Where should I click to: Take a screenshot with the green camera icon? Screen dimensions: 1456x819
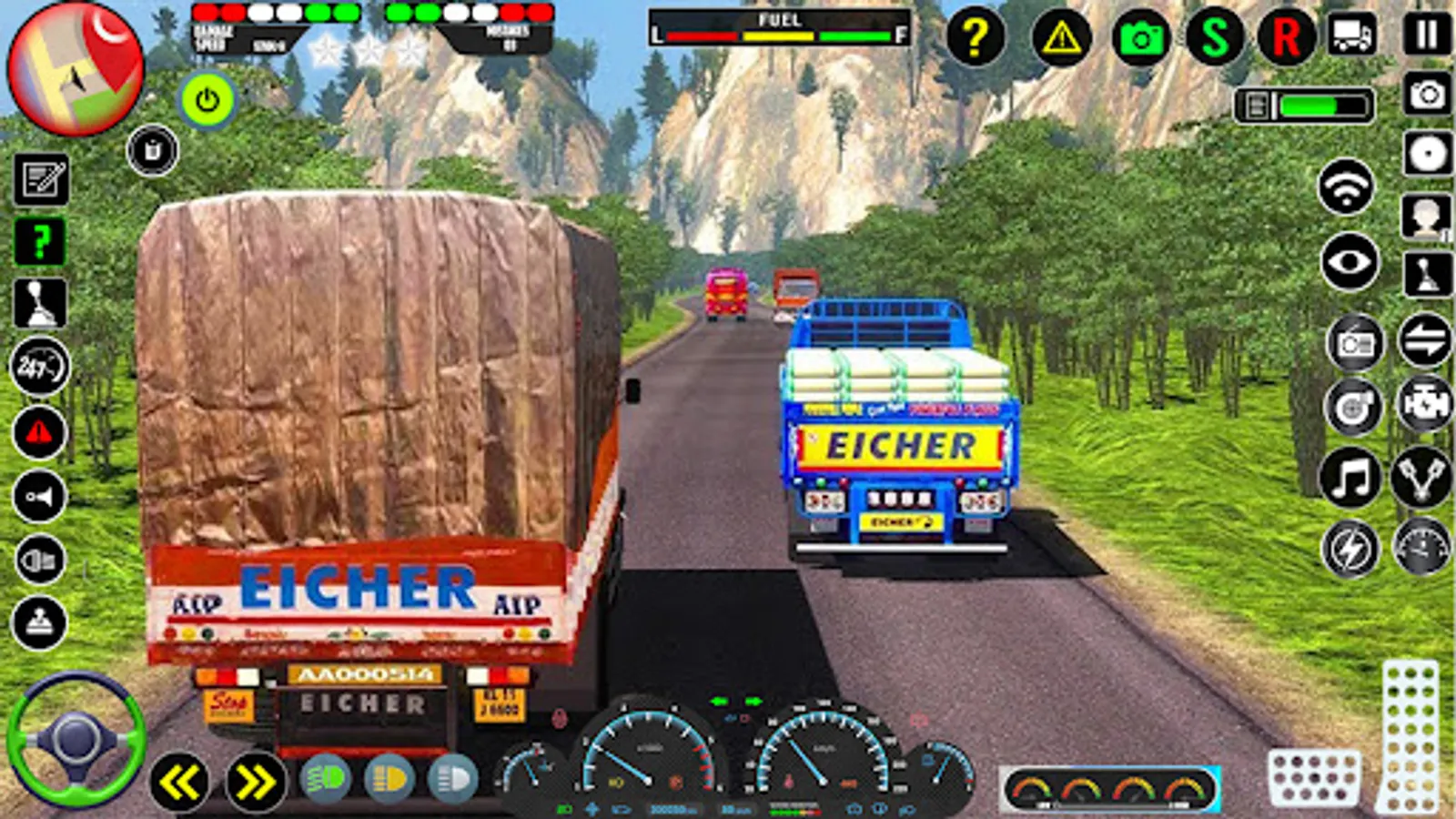pos(1144,36)
